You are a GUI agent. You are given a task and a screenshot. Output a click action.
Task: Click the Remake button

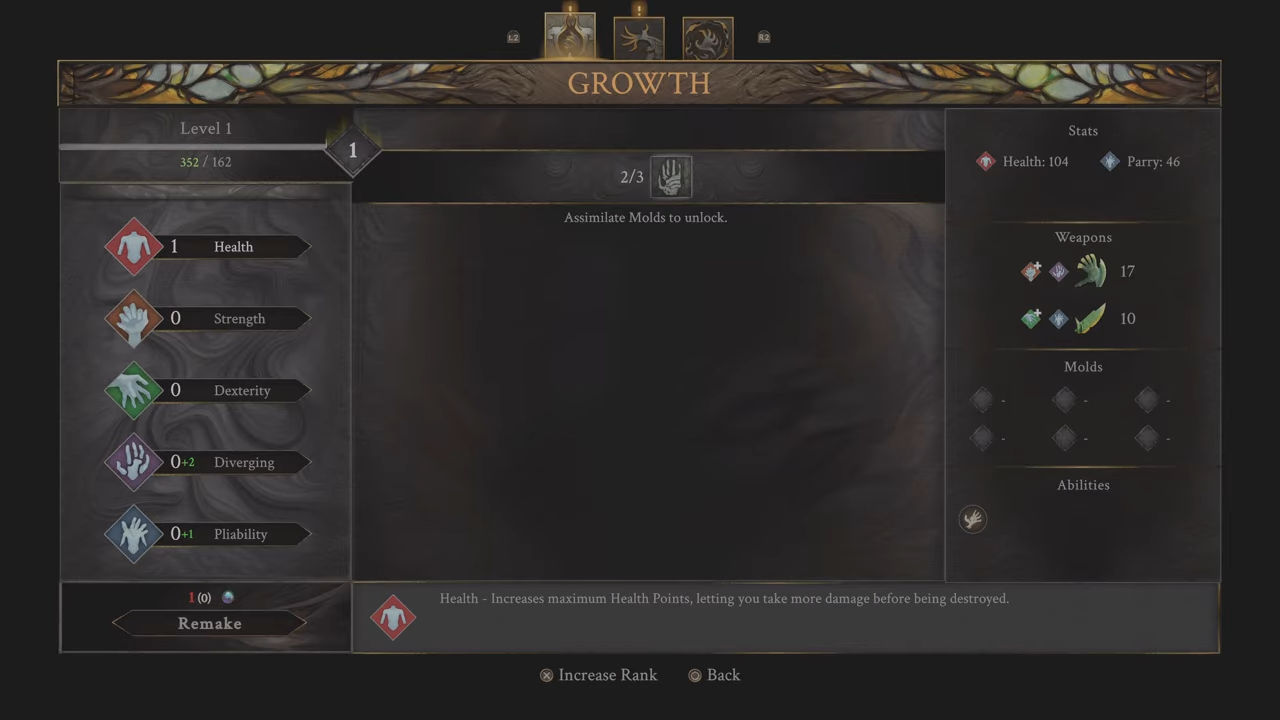(x=209, y=623)
